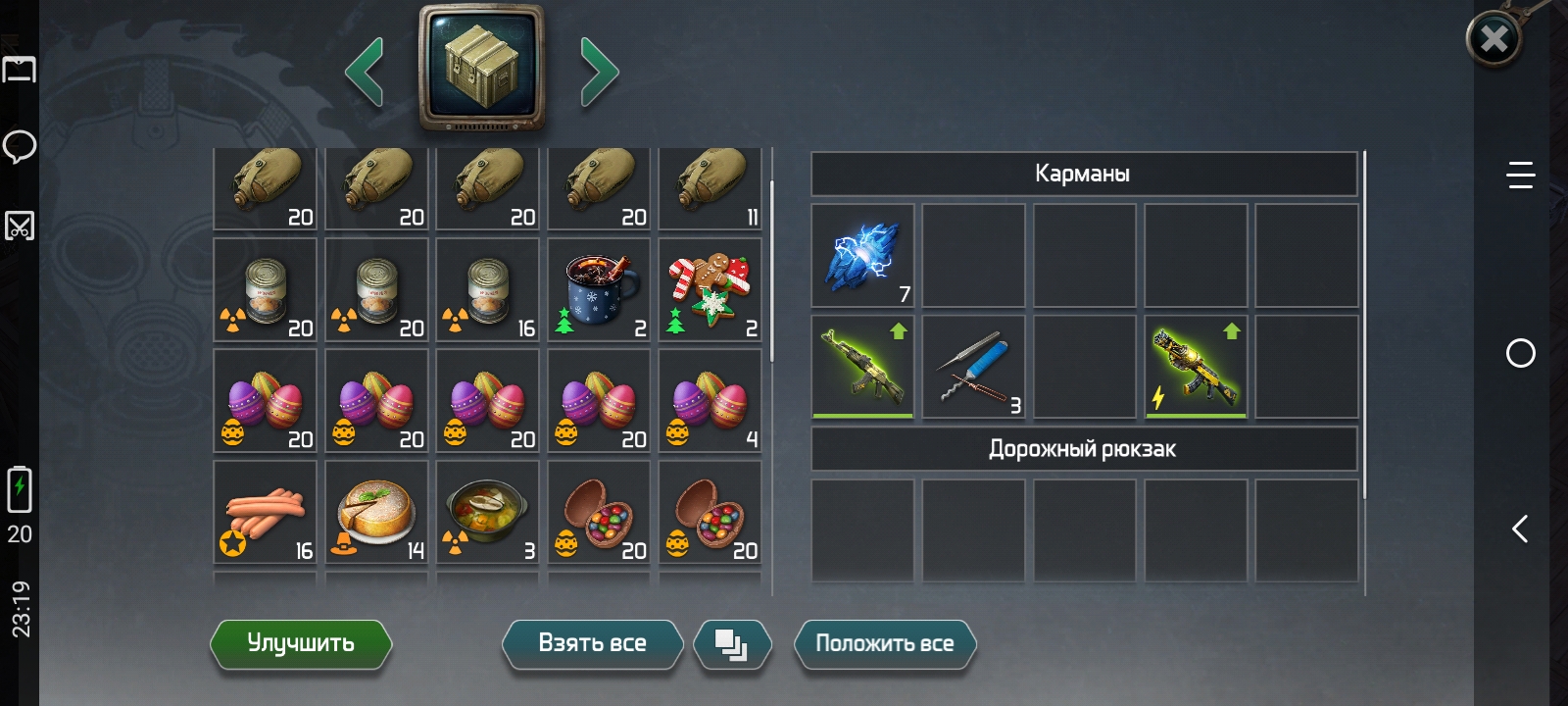
Task: Pick the canned food stack of 16
Action: 487,291
